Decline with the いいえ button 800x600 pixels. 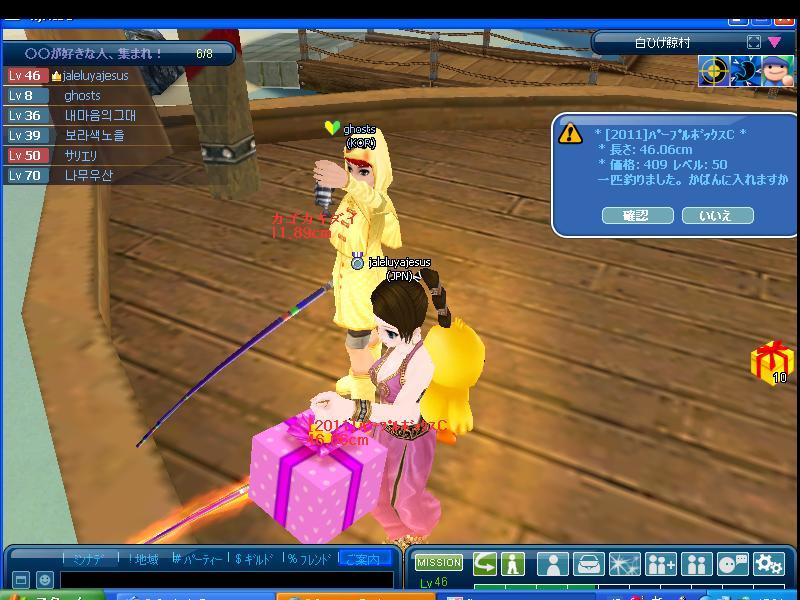point(717,215)
